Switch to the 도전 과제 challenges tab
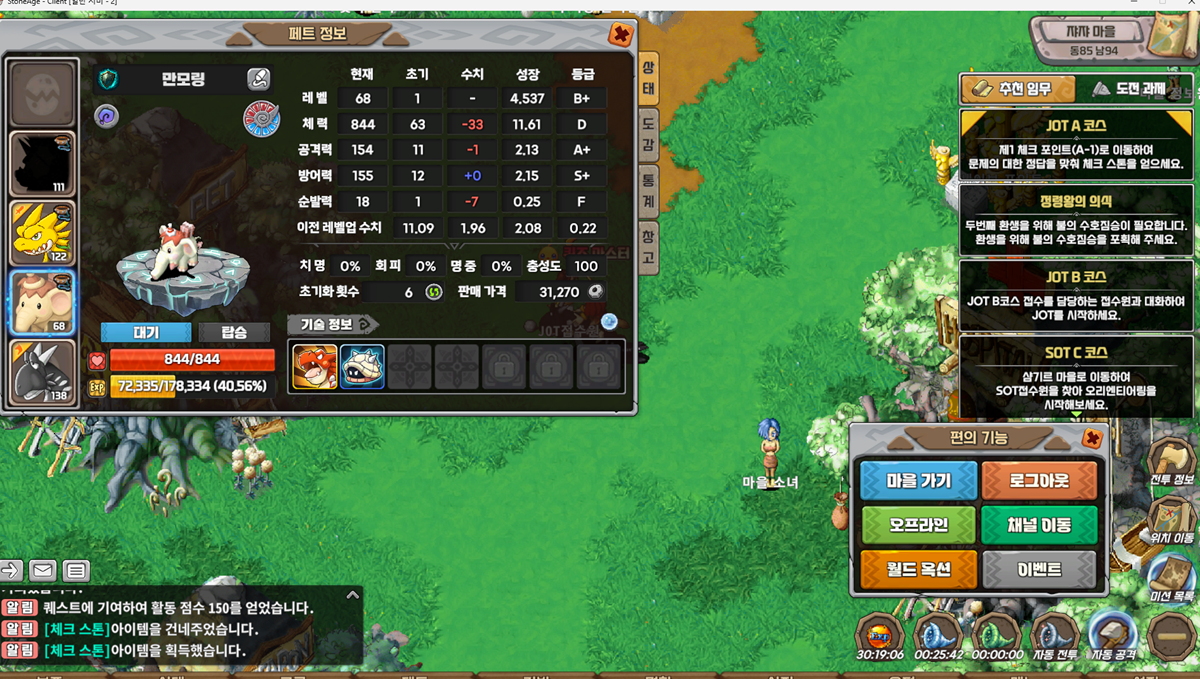1200x679 pixels. 1128,89
